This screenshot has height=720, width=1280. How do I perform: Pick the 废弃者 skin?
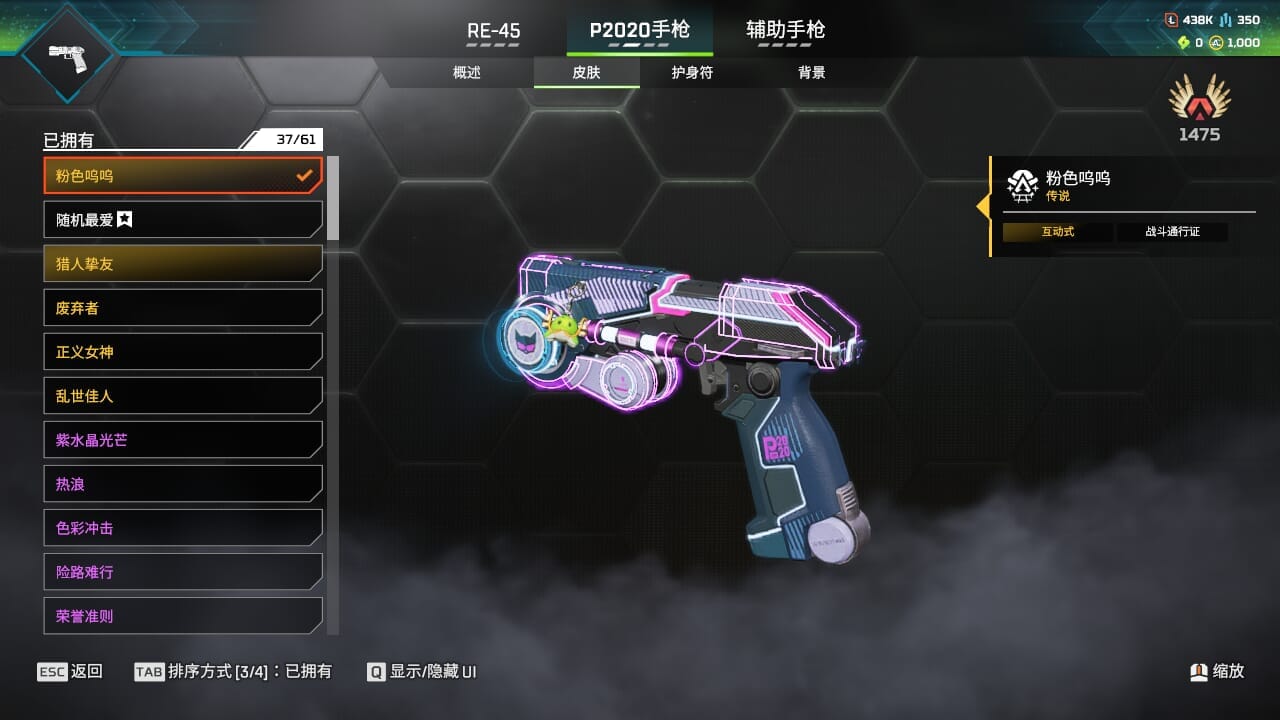(x=183, y=308)
